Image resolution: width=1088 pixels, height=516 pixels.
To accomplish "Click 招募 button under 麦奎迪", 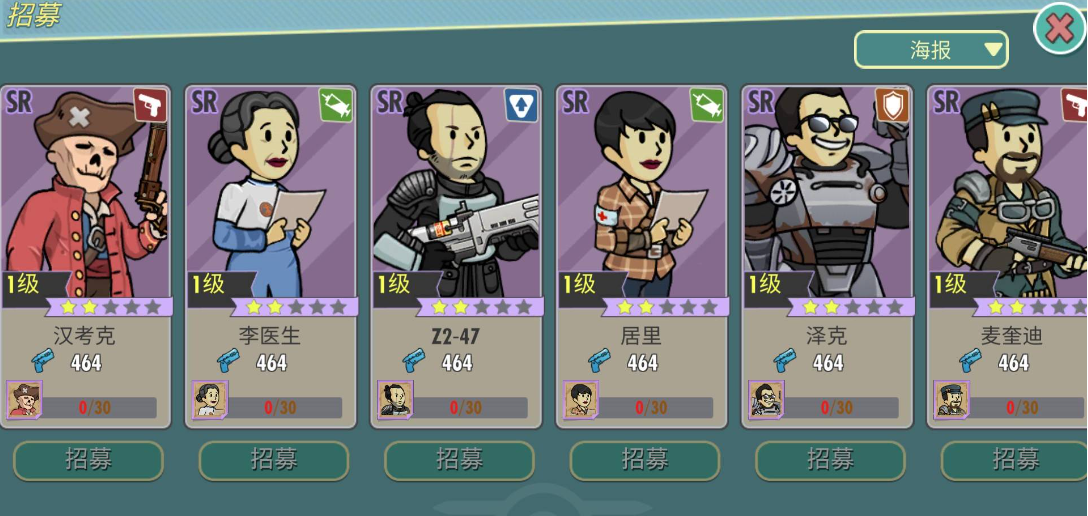I will 1014,460.
